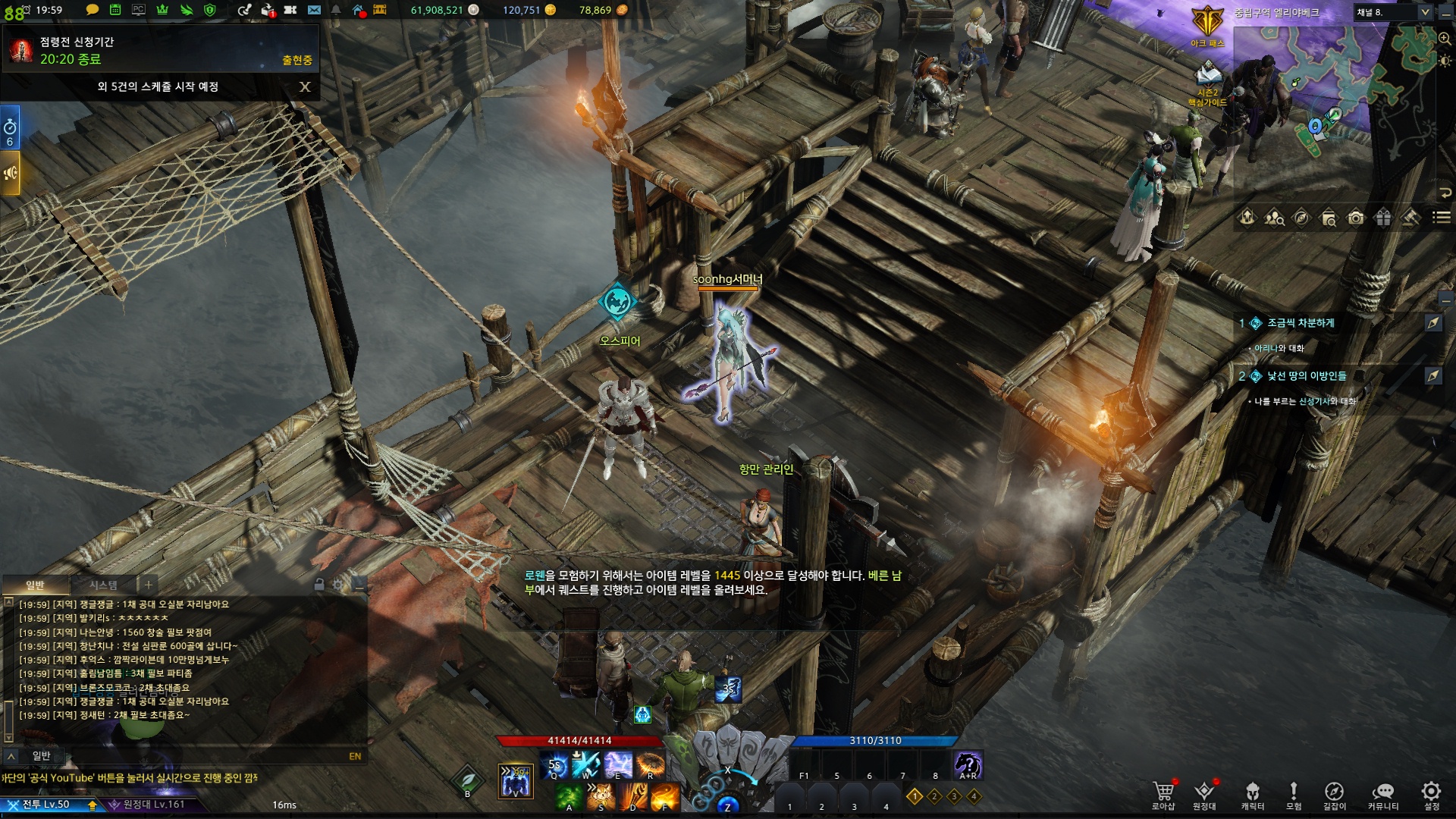Screen dimensions: 1456x819
Task: Select the 낯선 땅의 이방인들 quest entry
Action: 1307,376
